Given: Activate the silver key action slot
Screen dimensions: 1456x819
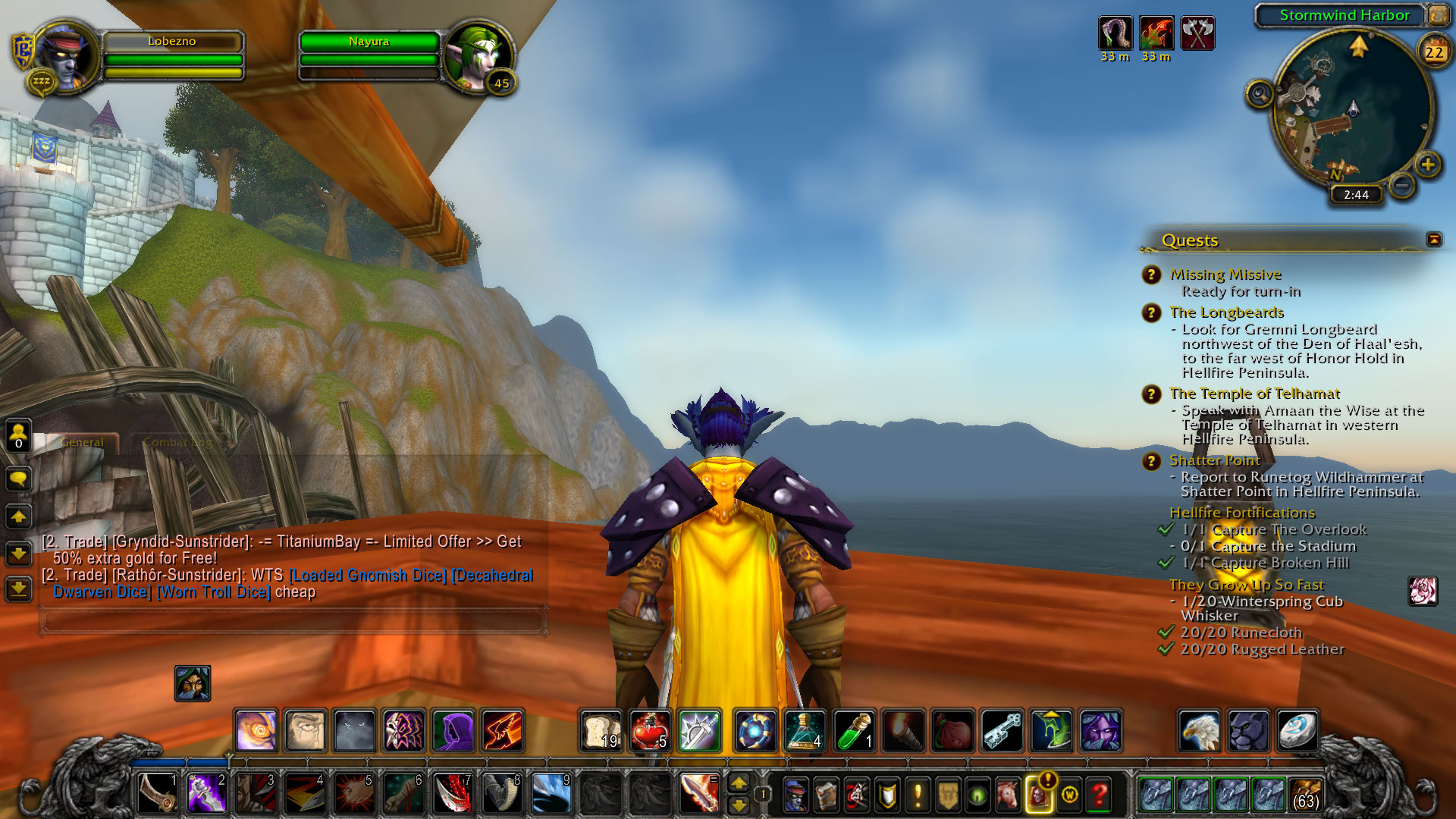Looking at the screenshot, I should (1002, 731).
